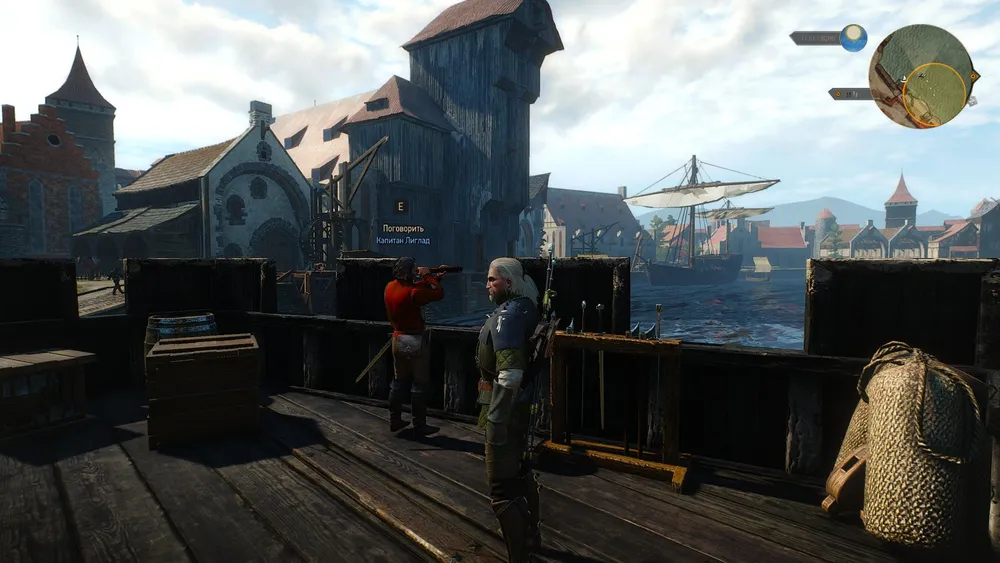Open the circular minimap

click(921, 75)
